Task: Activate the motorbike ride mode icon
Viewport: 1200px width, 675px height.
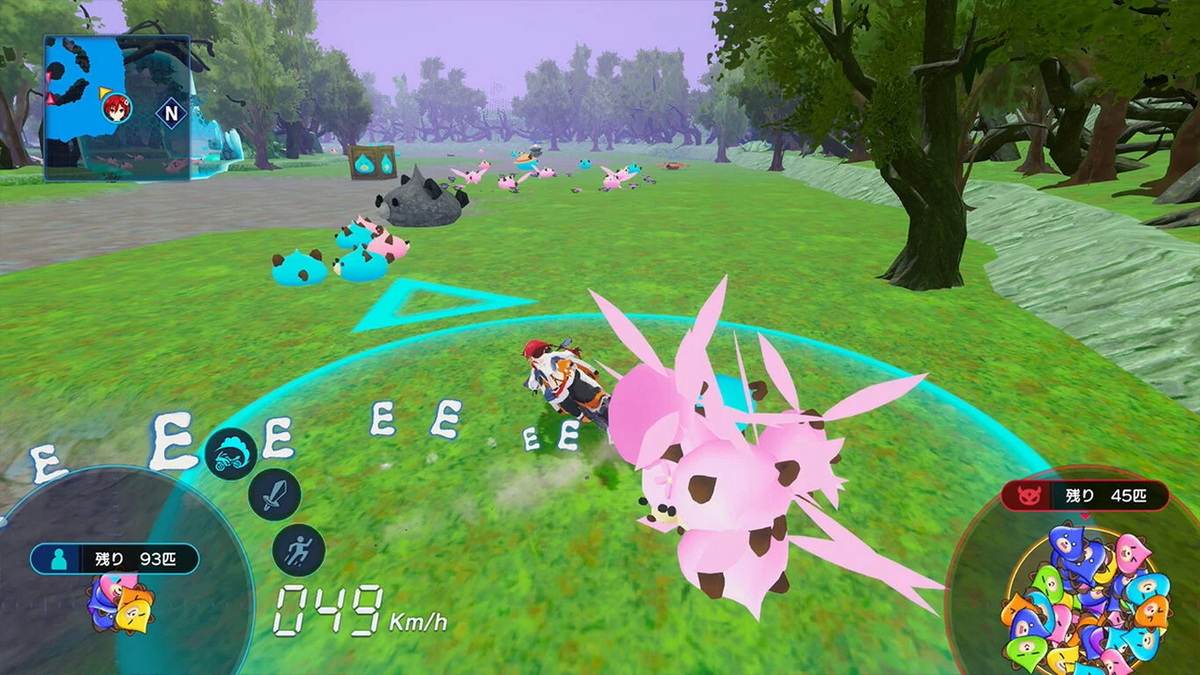Action: 231,454
